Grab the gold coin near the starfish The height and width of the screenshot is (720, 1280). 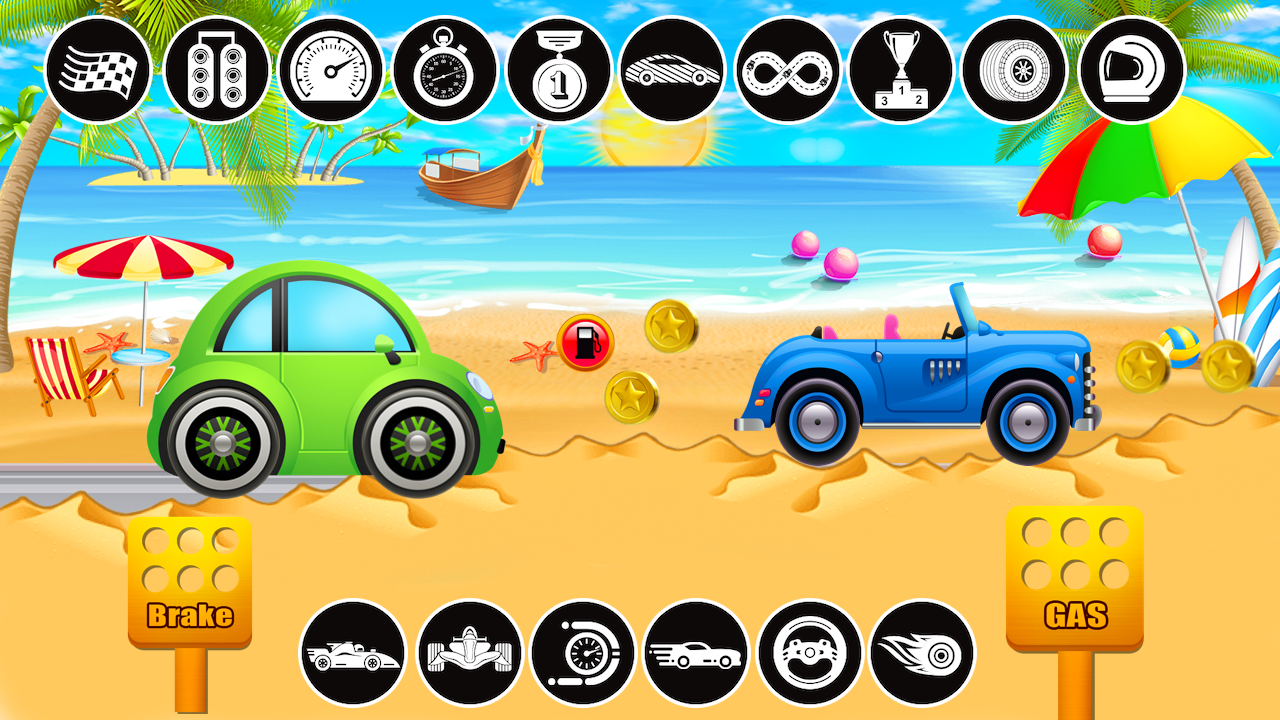[632, 395]
